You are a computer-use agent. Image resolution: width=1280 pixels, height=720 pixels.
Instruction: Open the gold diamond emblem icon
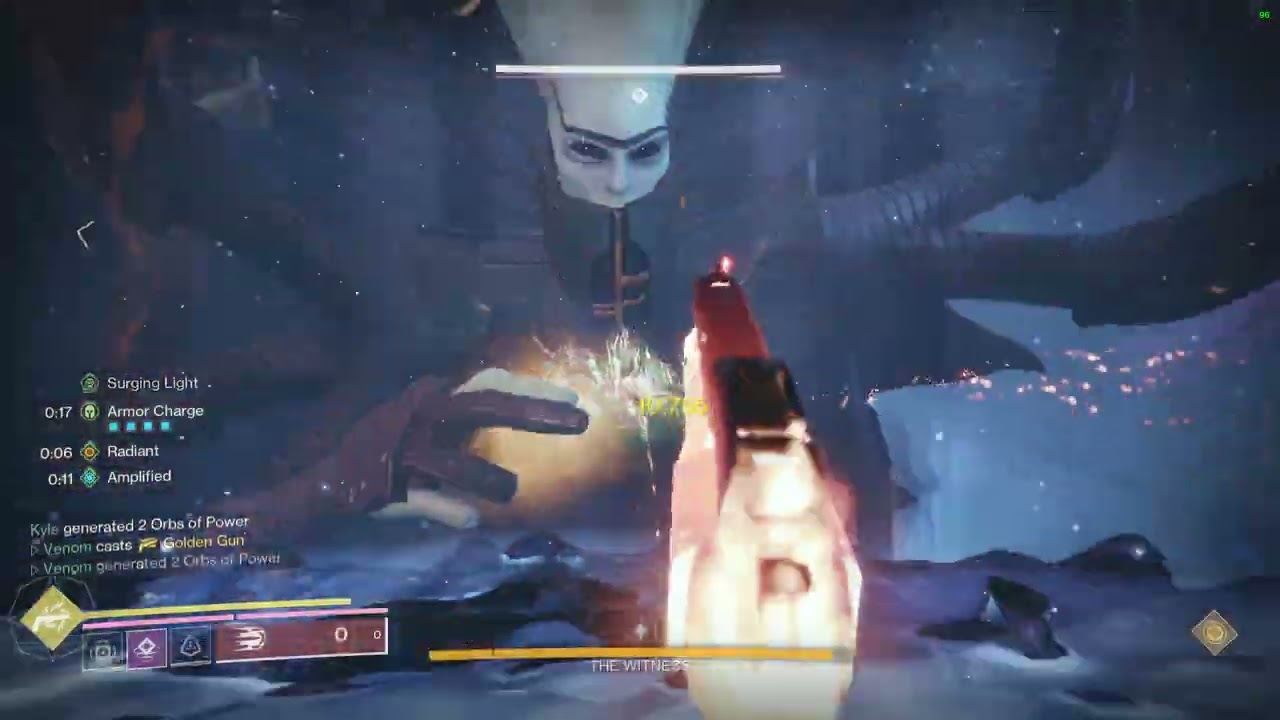pyautogui.click(x=1214, y=632)
